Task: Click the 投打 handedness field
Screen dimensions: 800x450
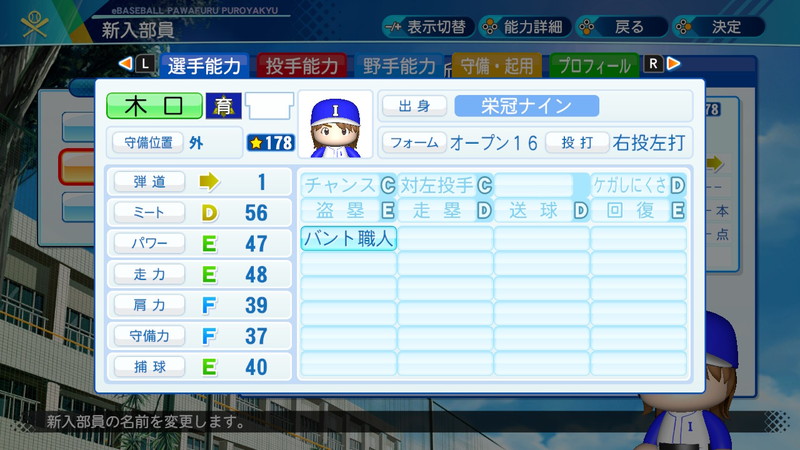Action: click(x=616, y=142)
